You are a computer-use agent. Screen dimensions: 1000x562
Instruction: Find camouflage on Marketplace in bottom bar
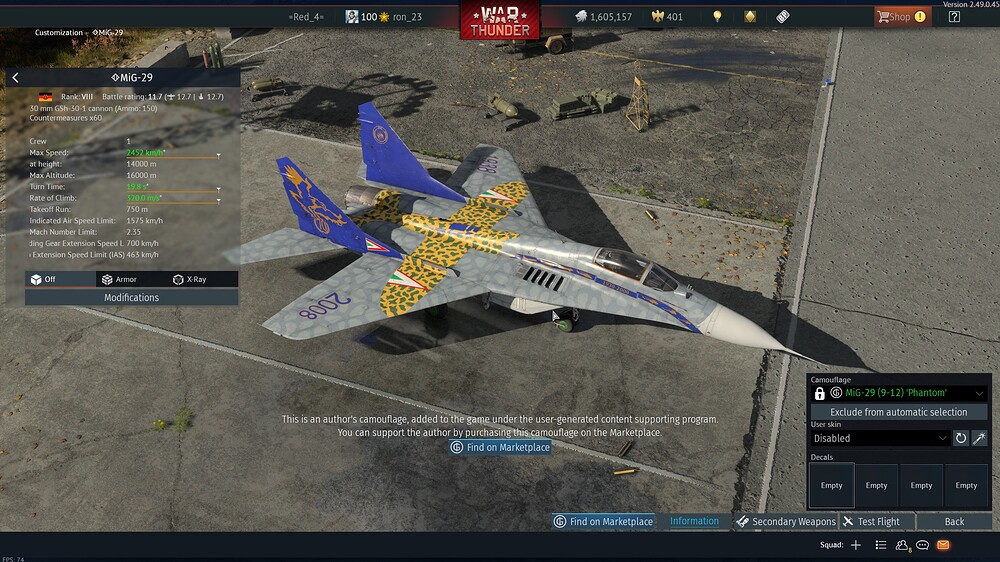[603, 522]
